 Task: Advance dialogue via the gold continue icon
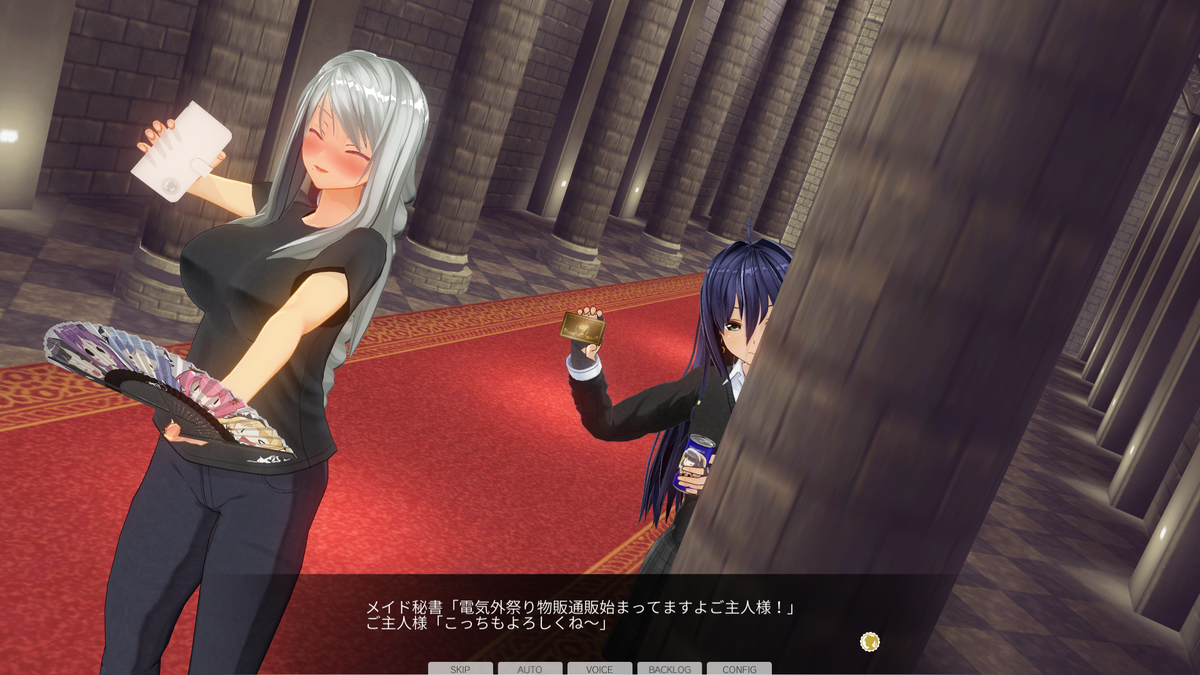[x=870, y=641]
